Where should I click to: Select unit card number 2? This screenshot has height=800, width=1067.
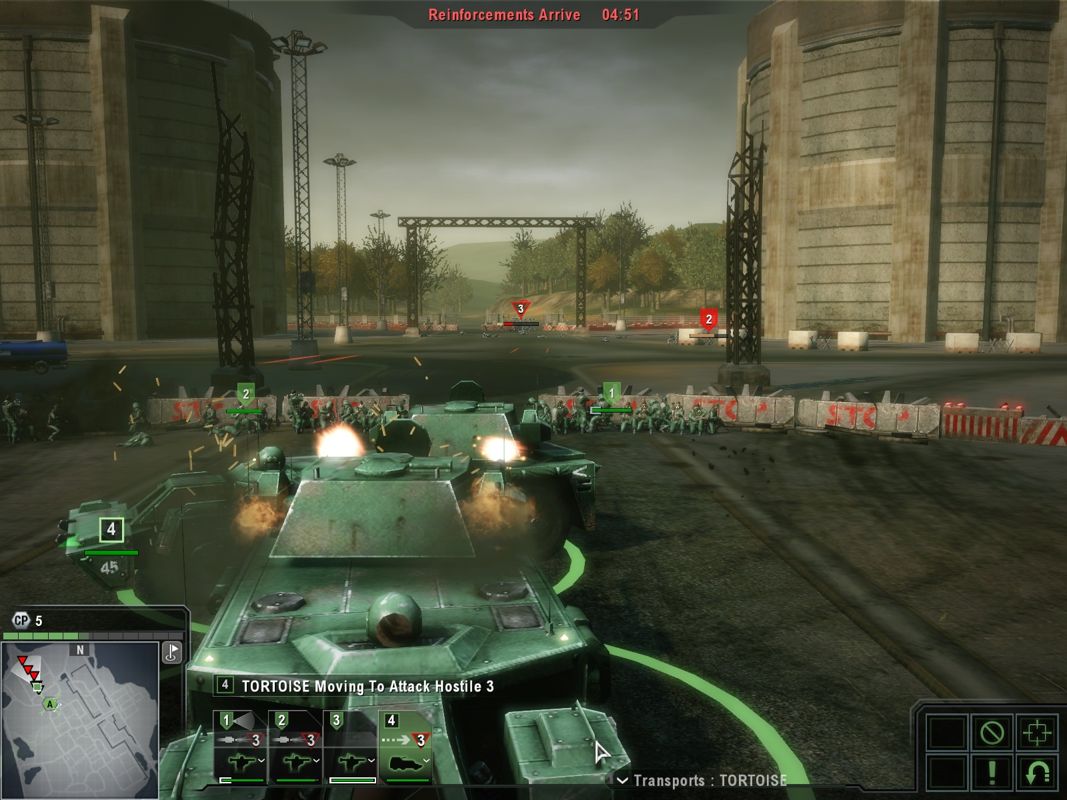tap(295, 747)
